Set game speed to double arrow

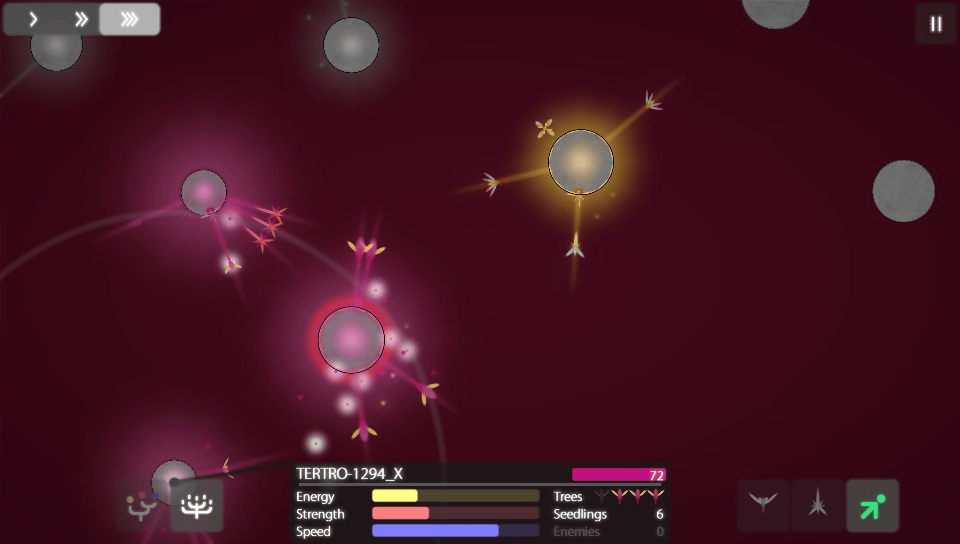tap(82, 19)
